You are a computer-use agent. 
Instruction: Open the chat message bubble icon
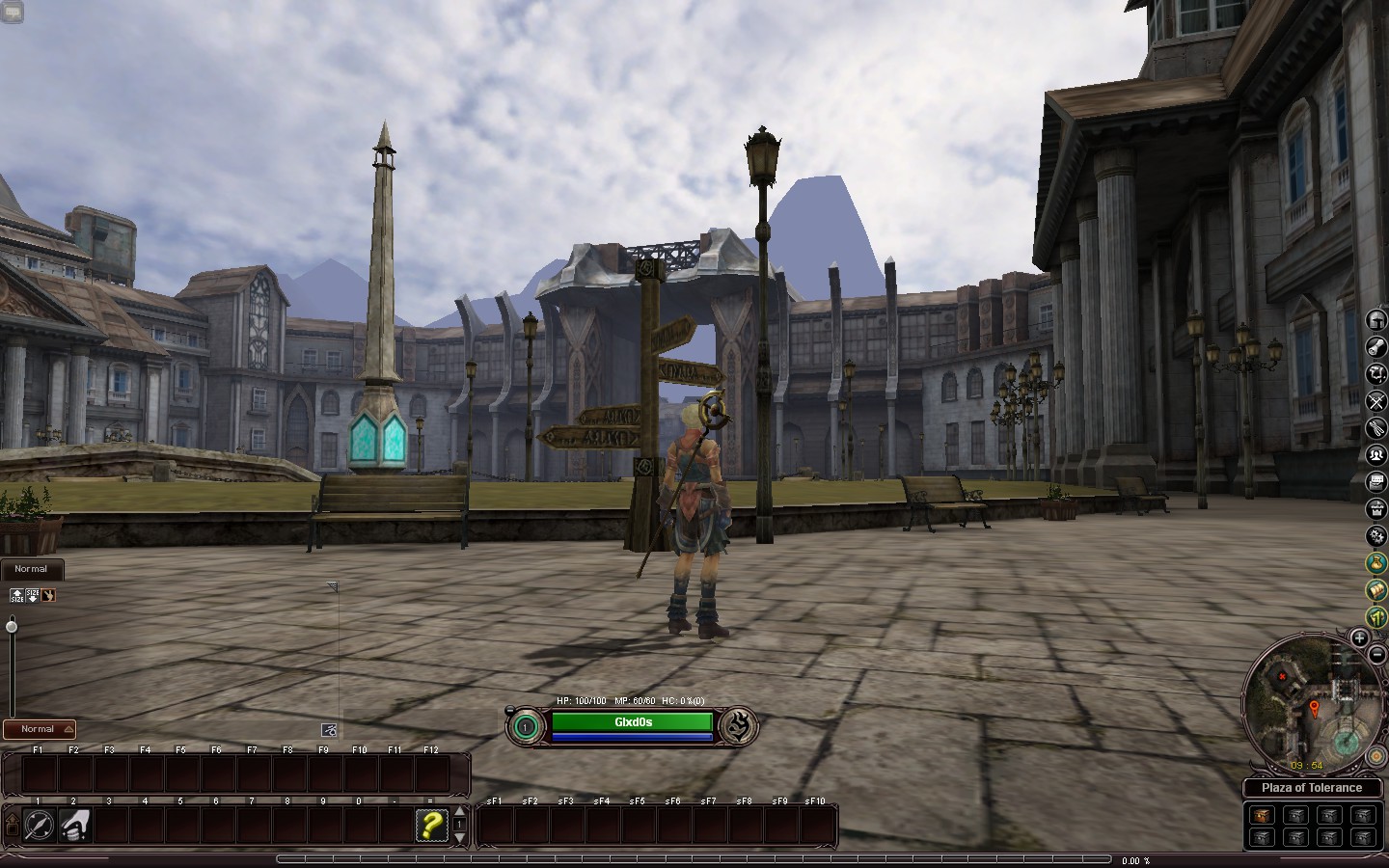click(x=1375, y=483)
